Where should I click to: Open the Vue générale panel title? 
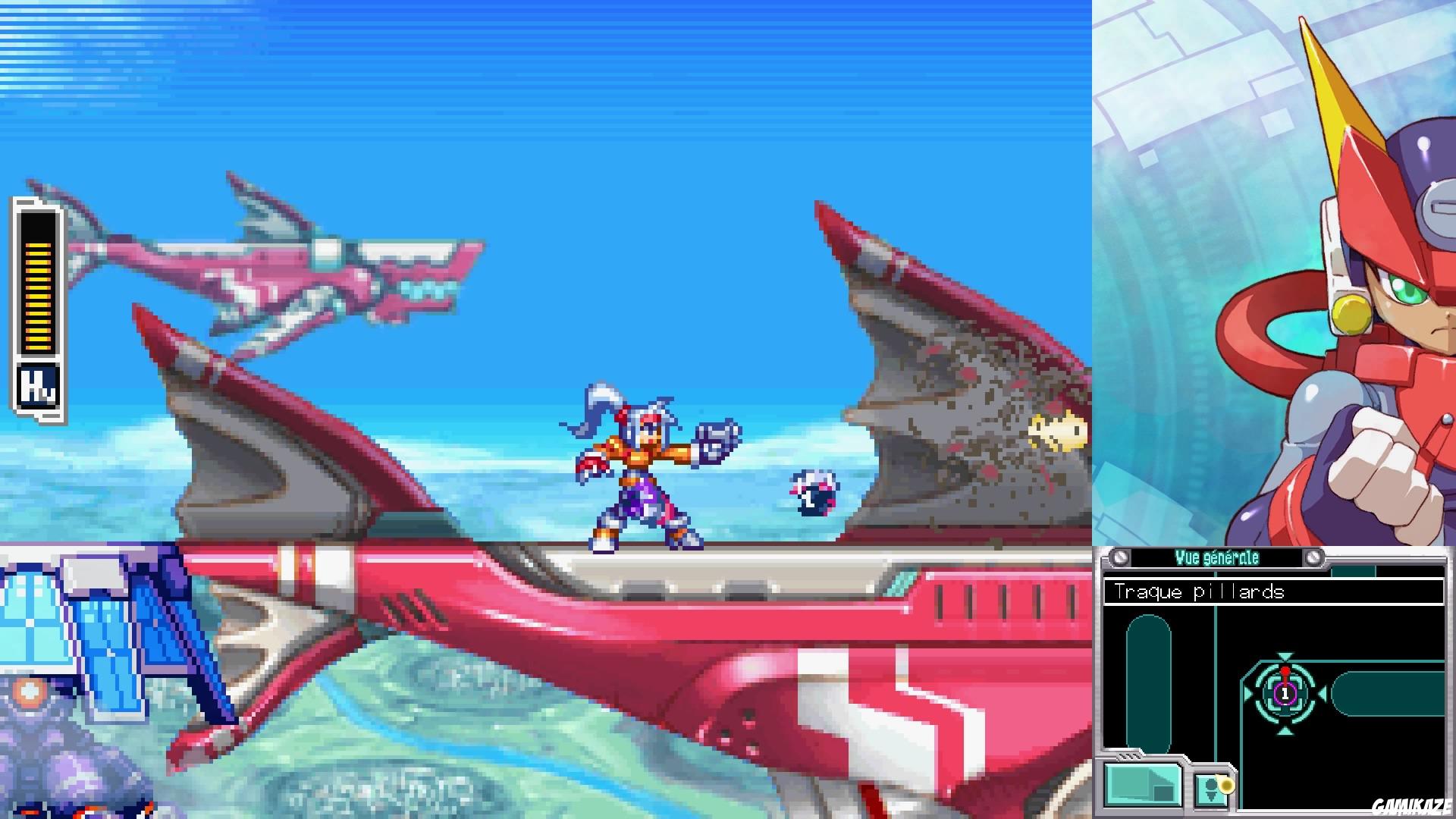1217,557
